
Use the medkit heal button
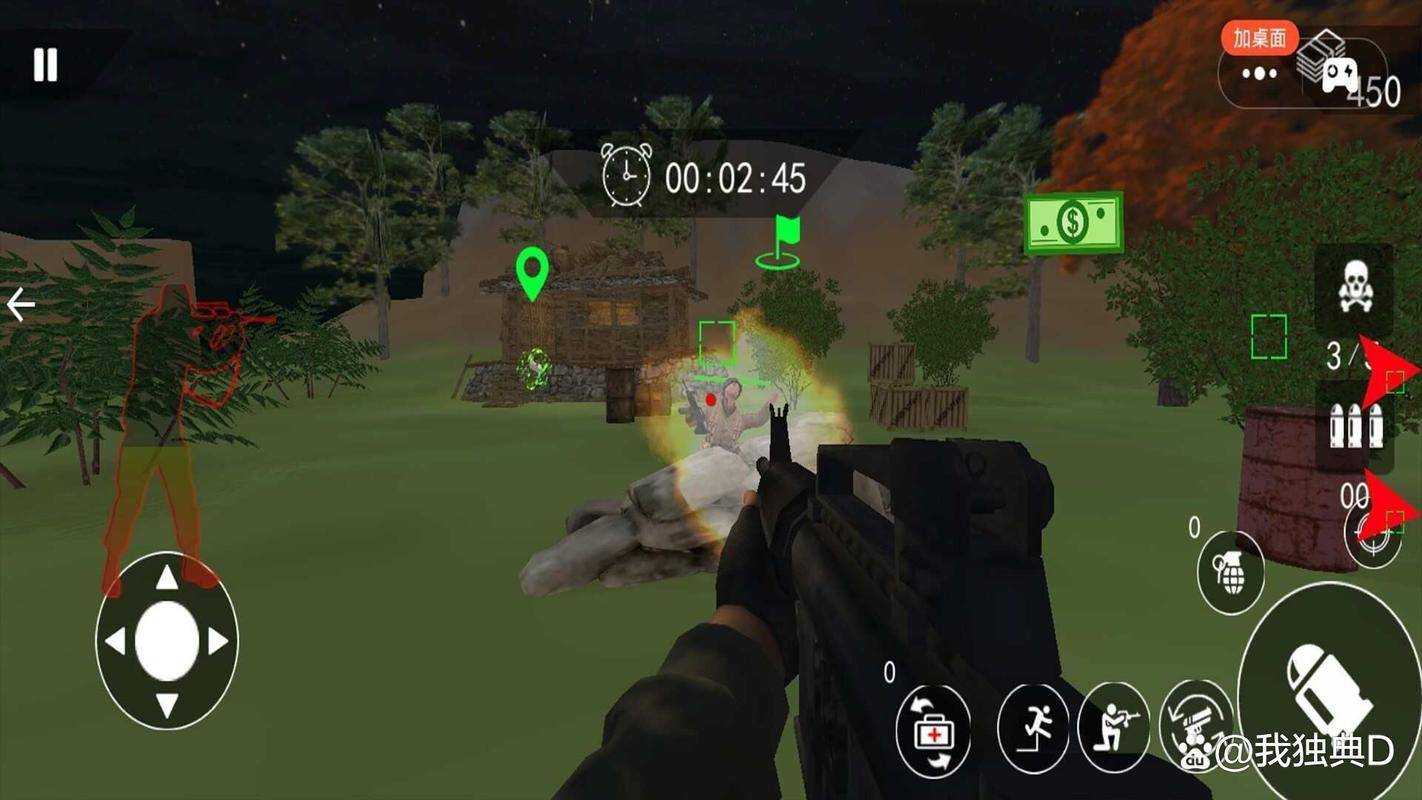point(933,732)
